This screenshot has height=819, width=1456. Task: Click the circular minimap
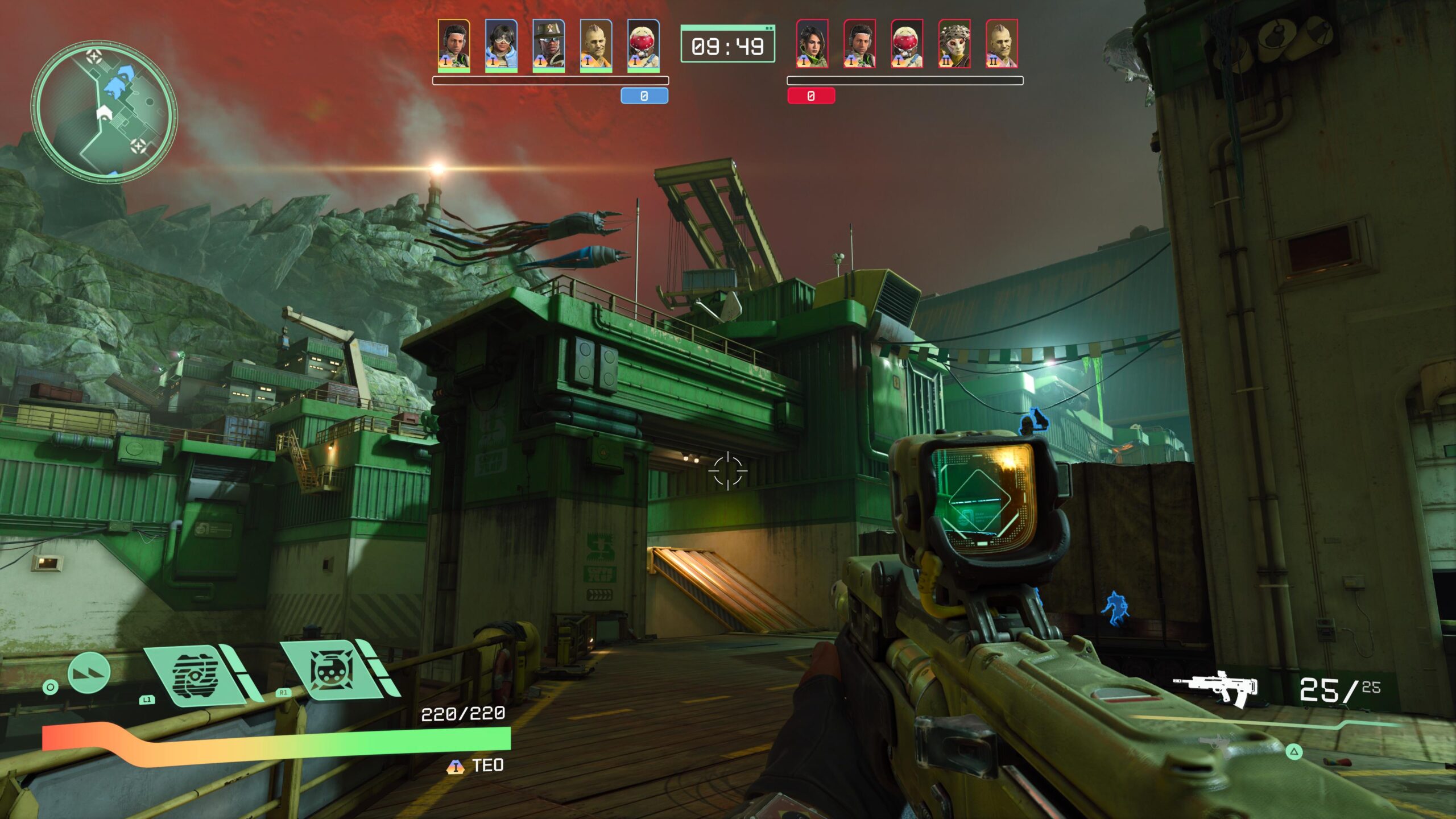pos(104,111)
